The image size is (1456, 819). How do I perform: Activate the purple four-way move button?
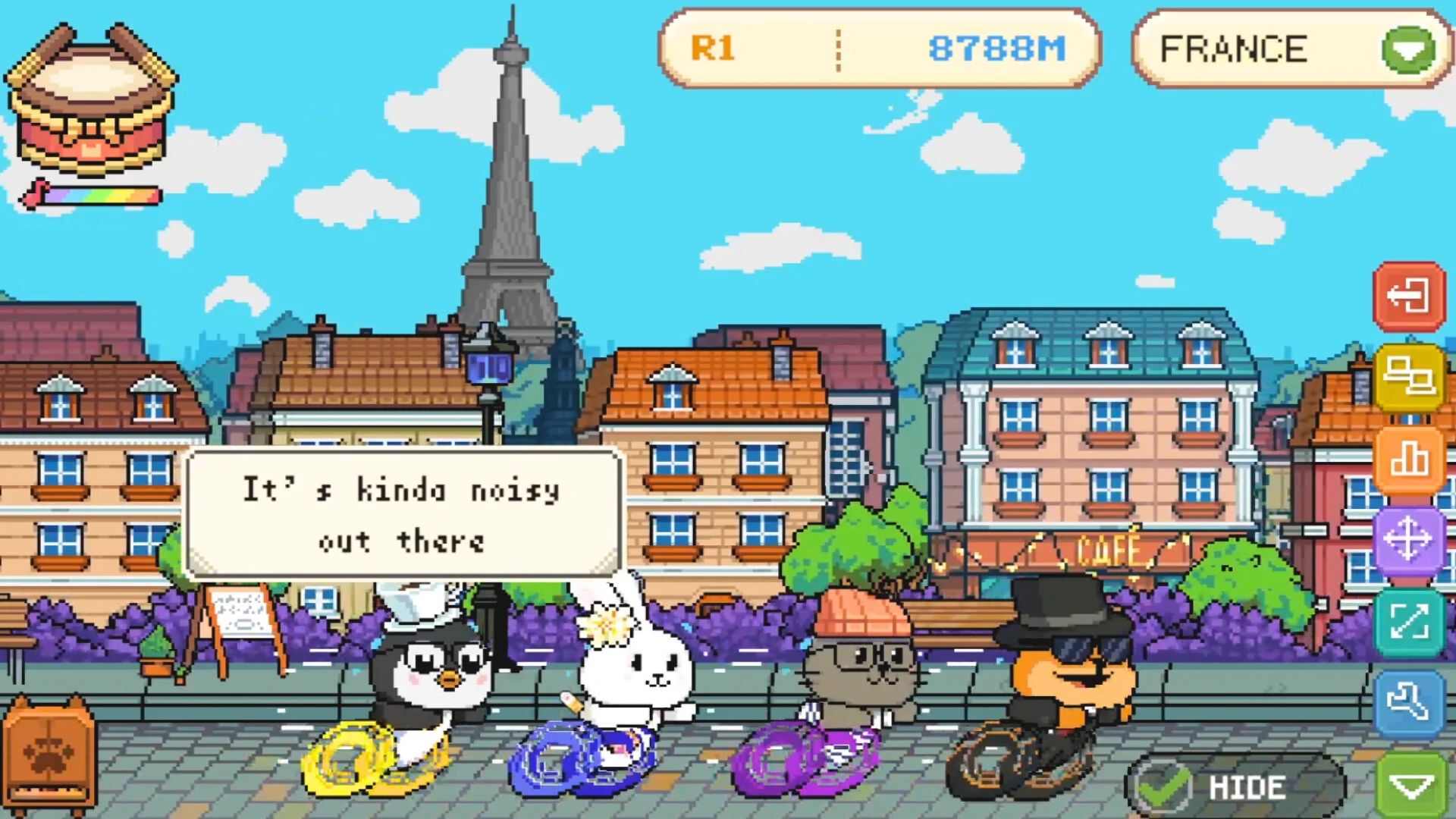[x=1409, y=540]
